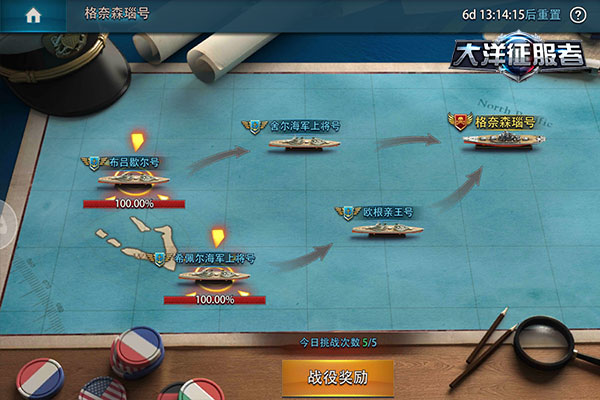
Task: Choose the 舍尔海军上将号 ship stage
Action: 297,142
